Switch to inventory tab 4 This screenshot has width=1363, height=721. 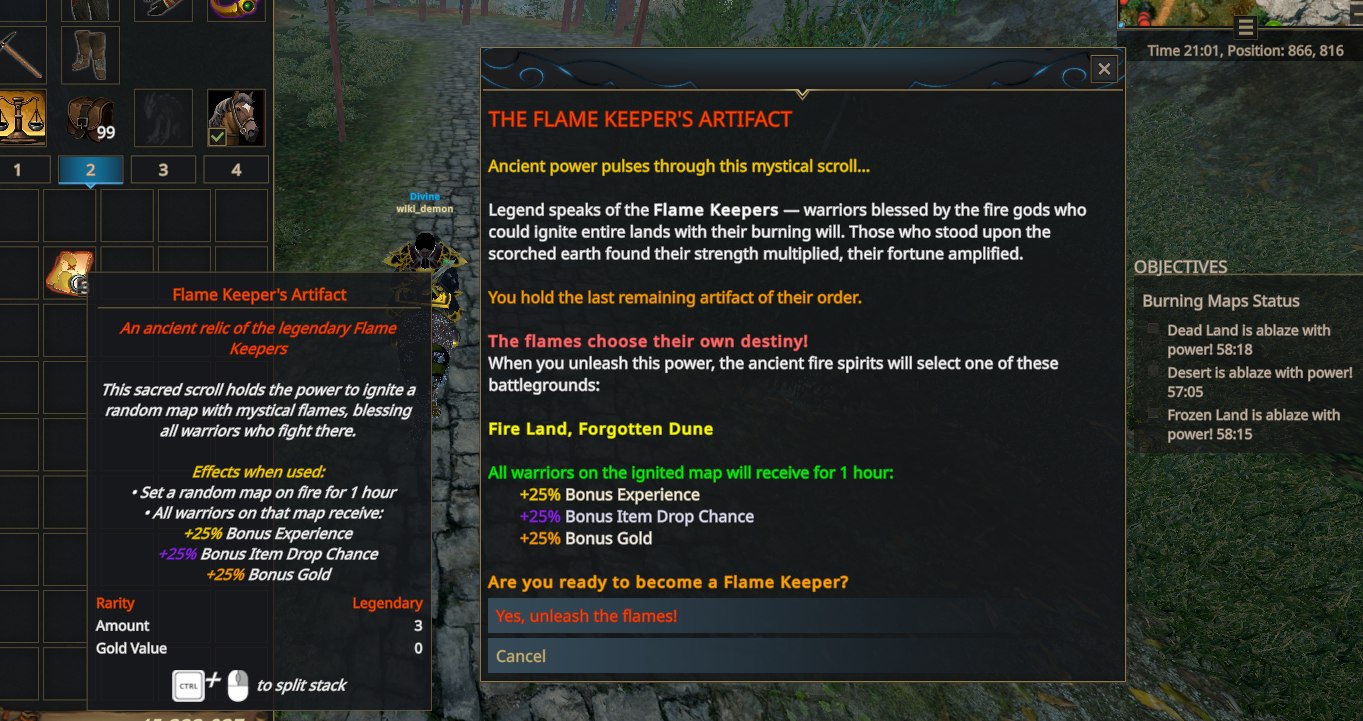236,169
